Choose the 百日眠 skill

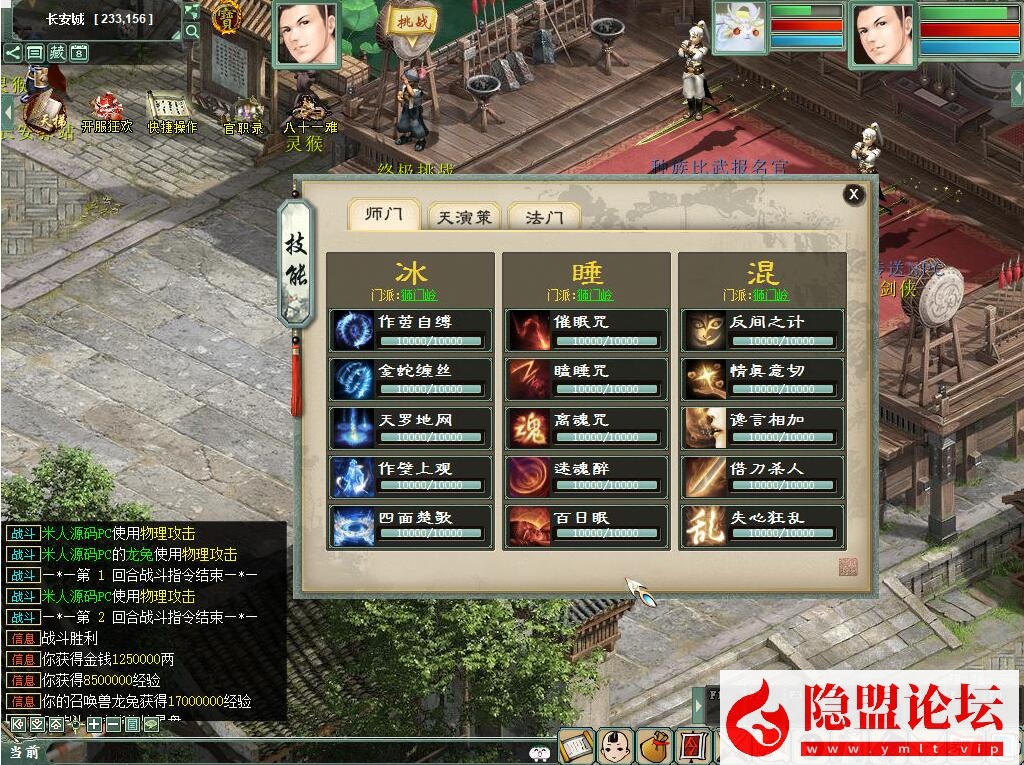[586, 525]
